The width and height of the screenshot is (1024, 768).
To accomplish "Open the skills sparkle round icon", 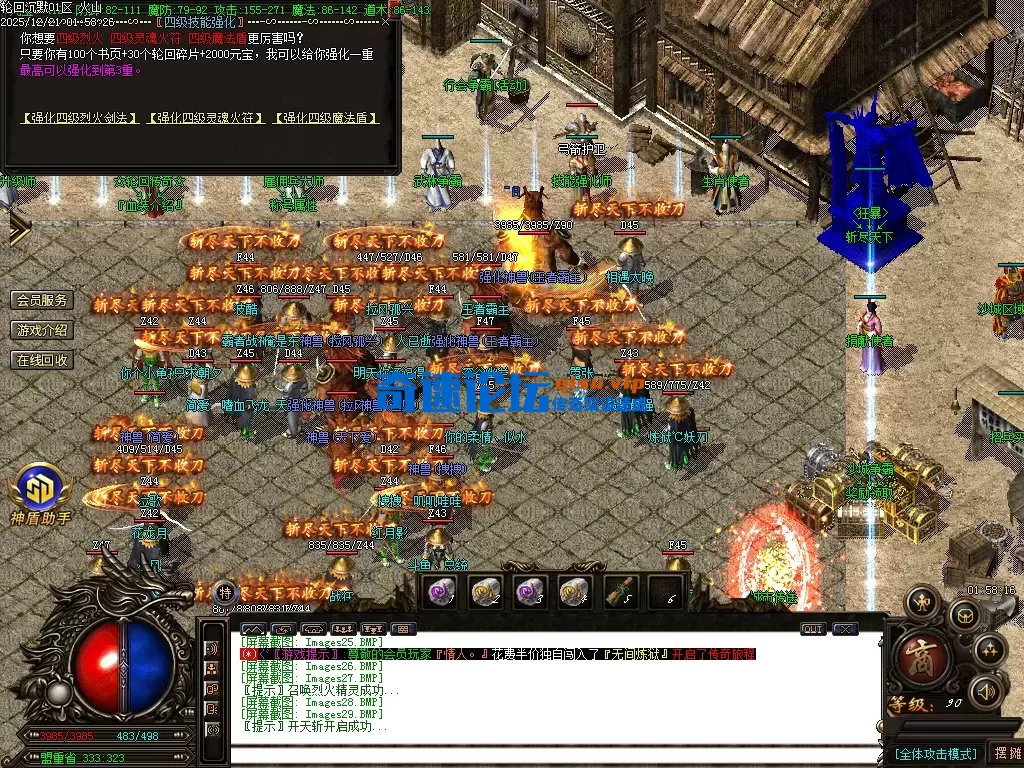I will click(990, 649).
